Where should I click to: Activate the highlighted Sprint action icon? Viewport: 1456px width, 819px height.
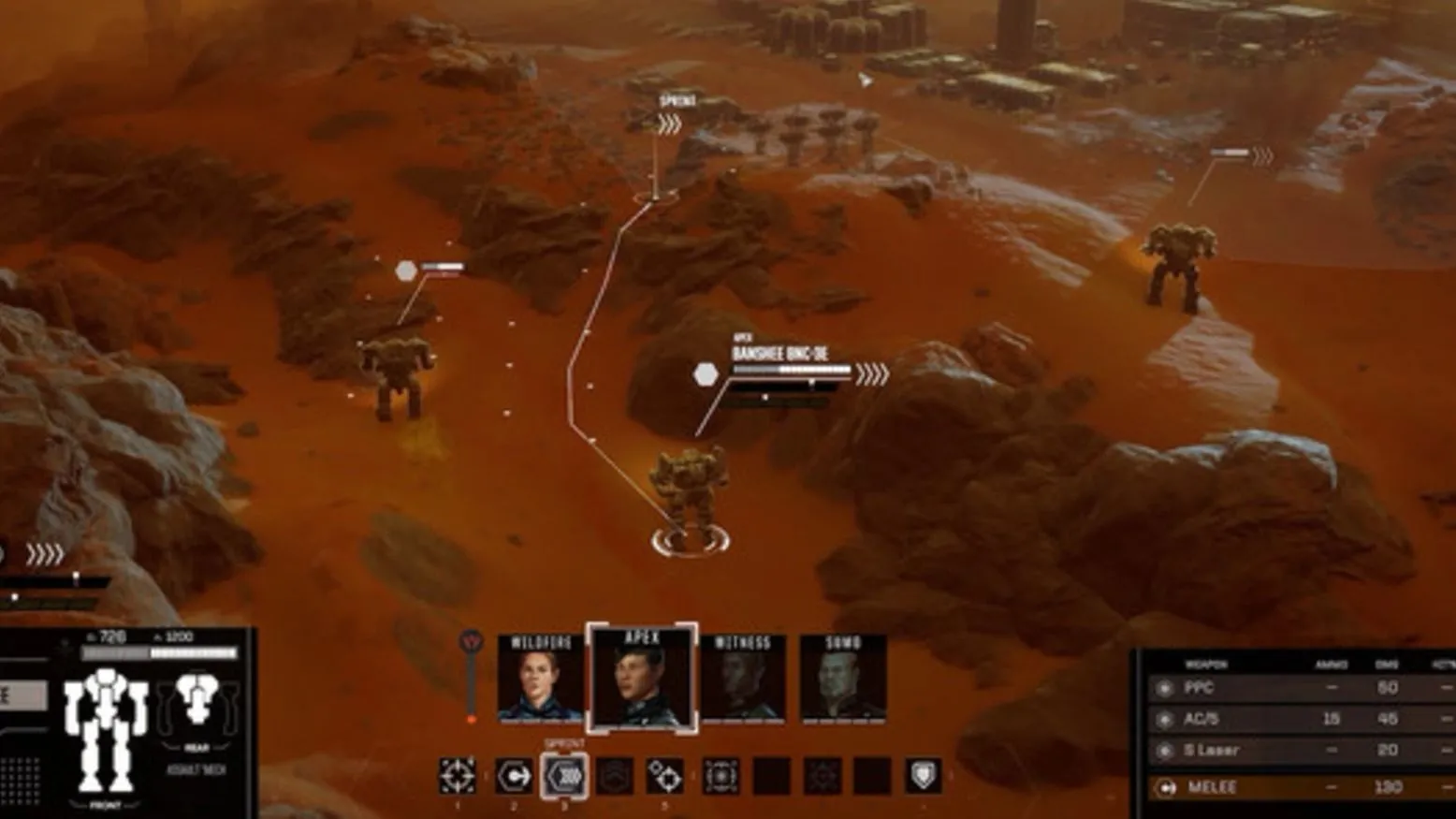tap(564, 776)
